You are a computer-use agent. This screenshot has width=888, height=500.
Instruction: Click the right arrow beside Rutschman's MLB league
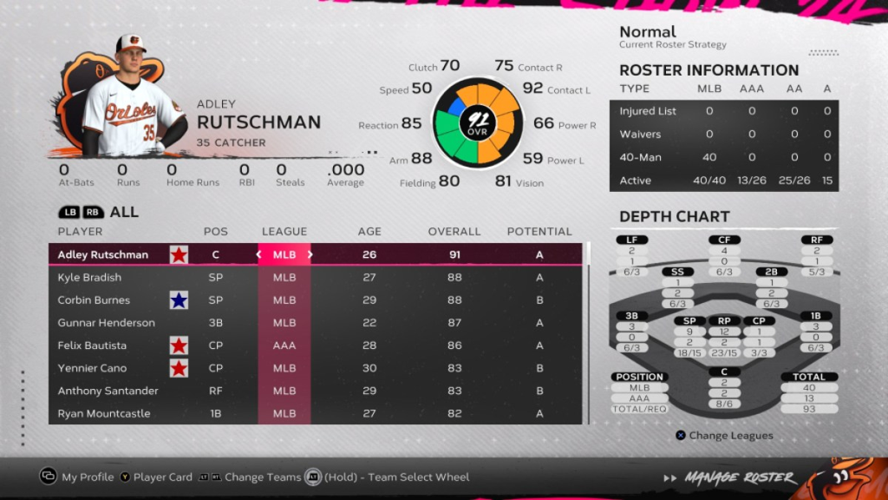310,255
